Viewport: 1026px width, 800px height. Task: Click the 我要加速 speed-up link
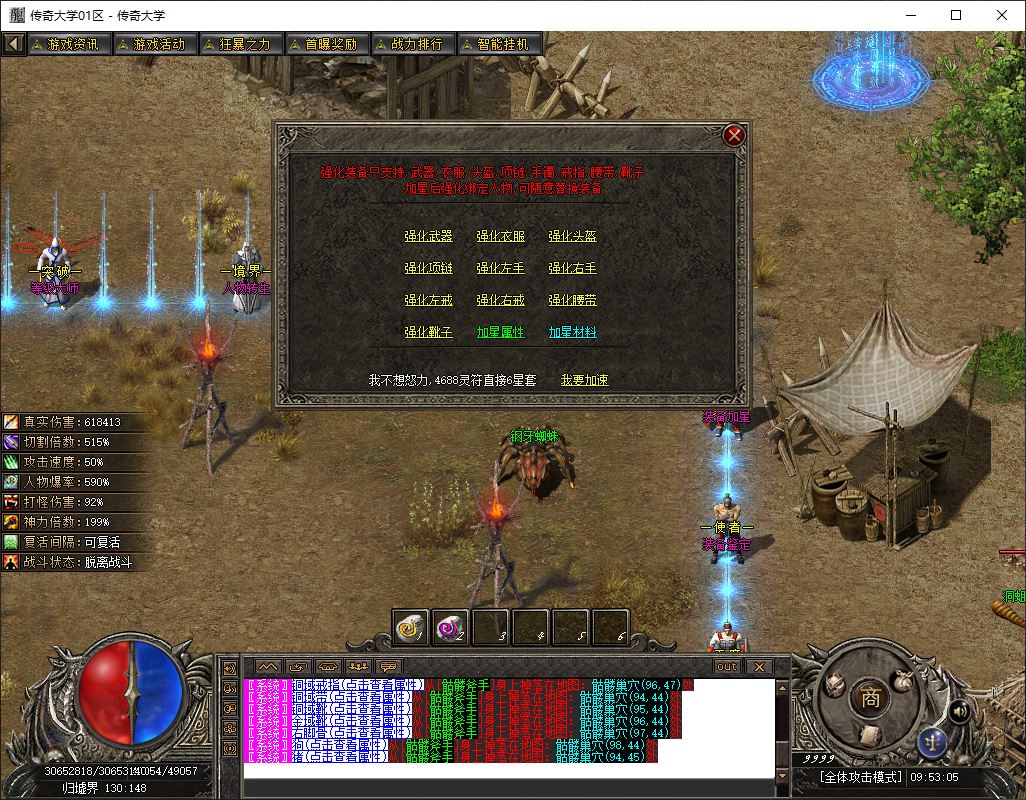(584, 380)
